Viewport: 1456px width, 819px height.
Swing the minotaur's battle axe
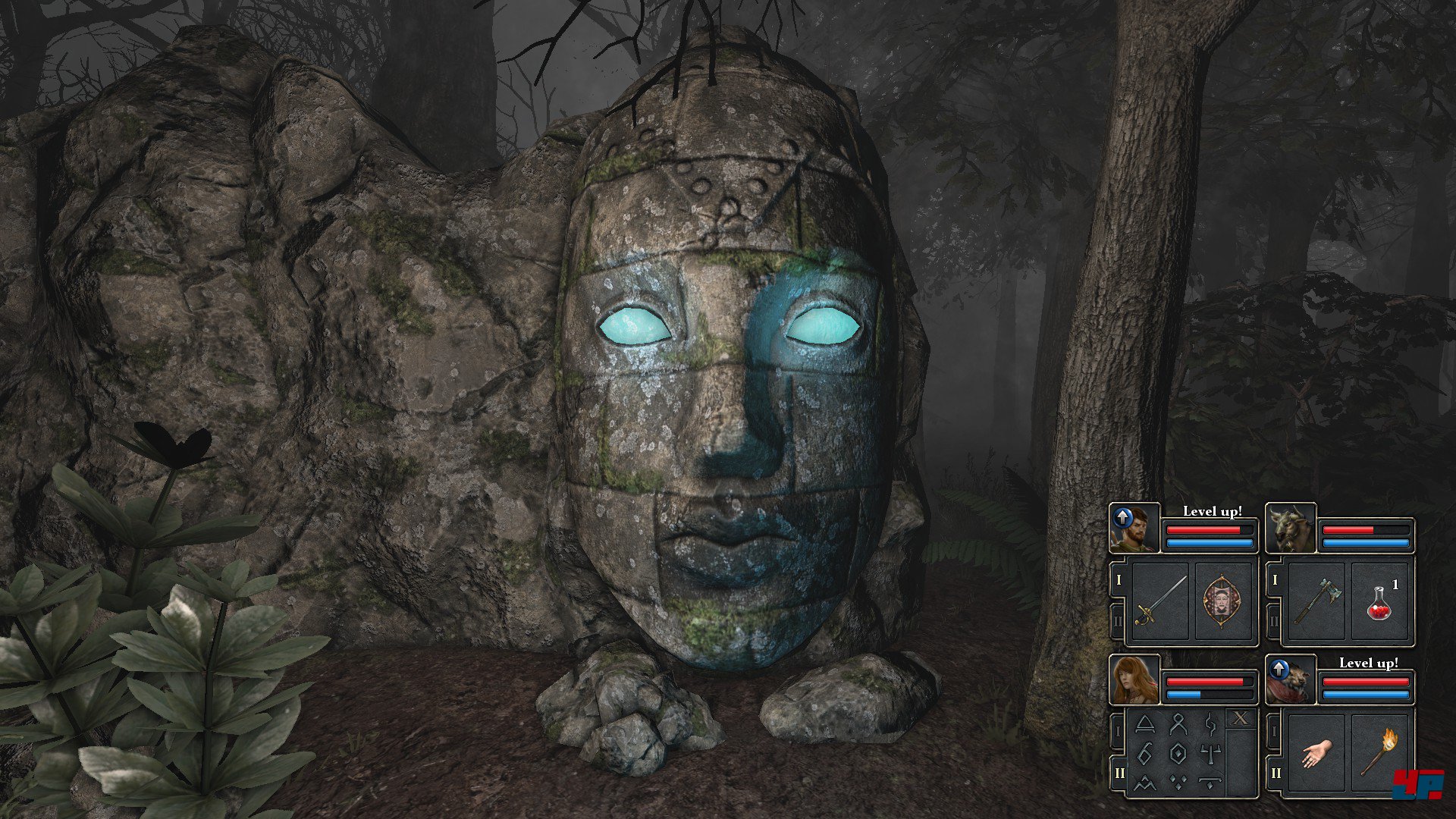point(1316,601)
